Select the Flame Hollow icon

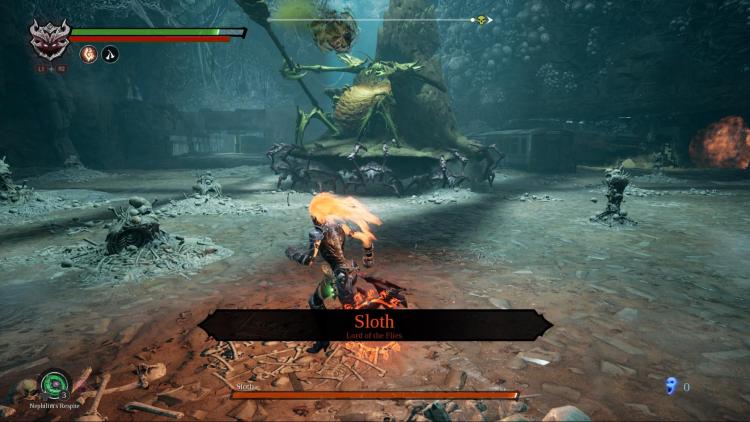[89, 54]
